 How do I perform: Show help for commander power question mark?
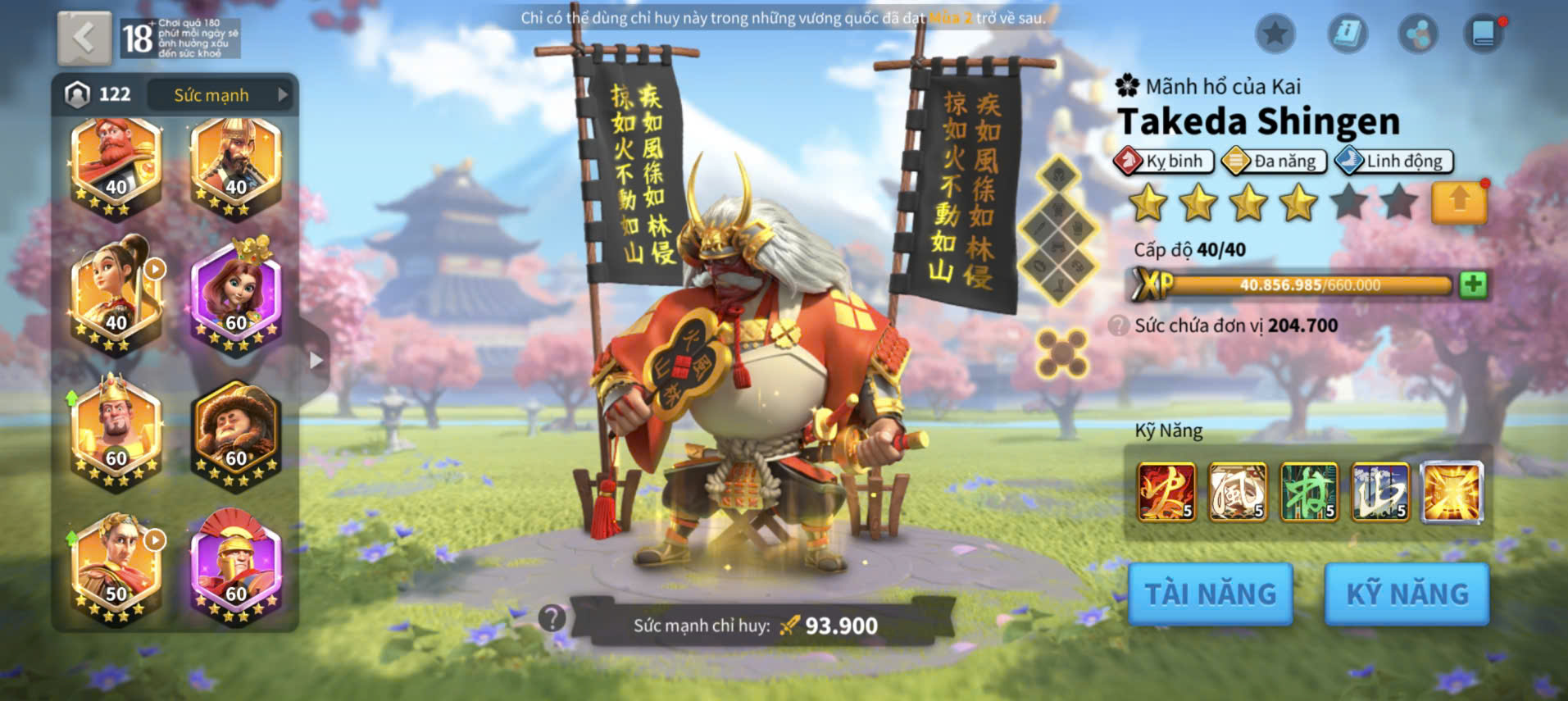[552, 618]
